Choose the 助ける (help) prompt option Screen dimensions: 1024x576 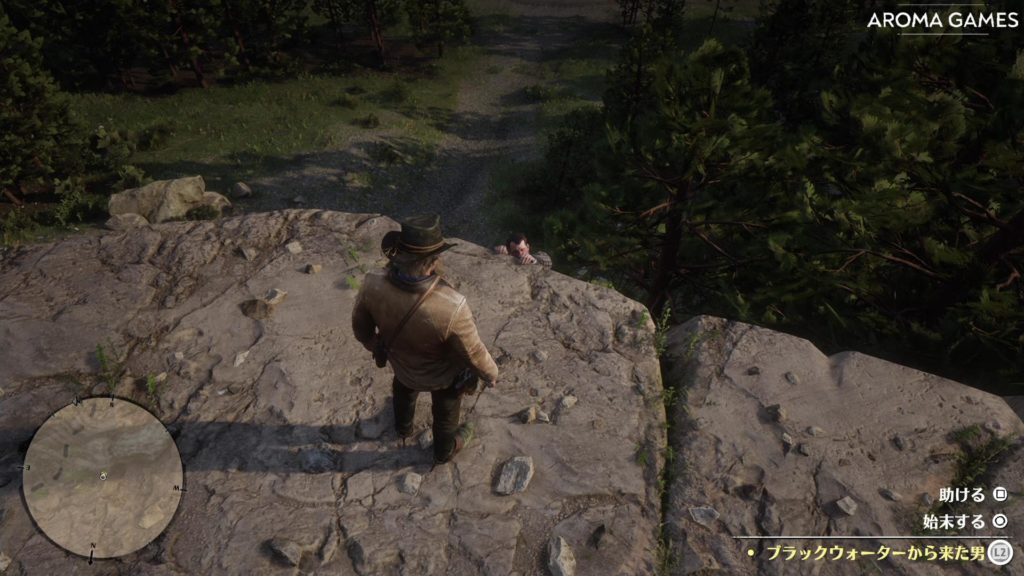[x=962, y=495]
